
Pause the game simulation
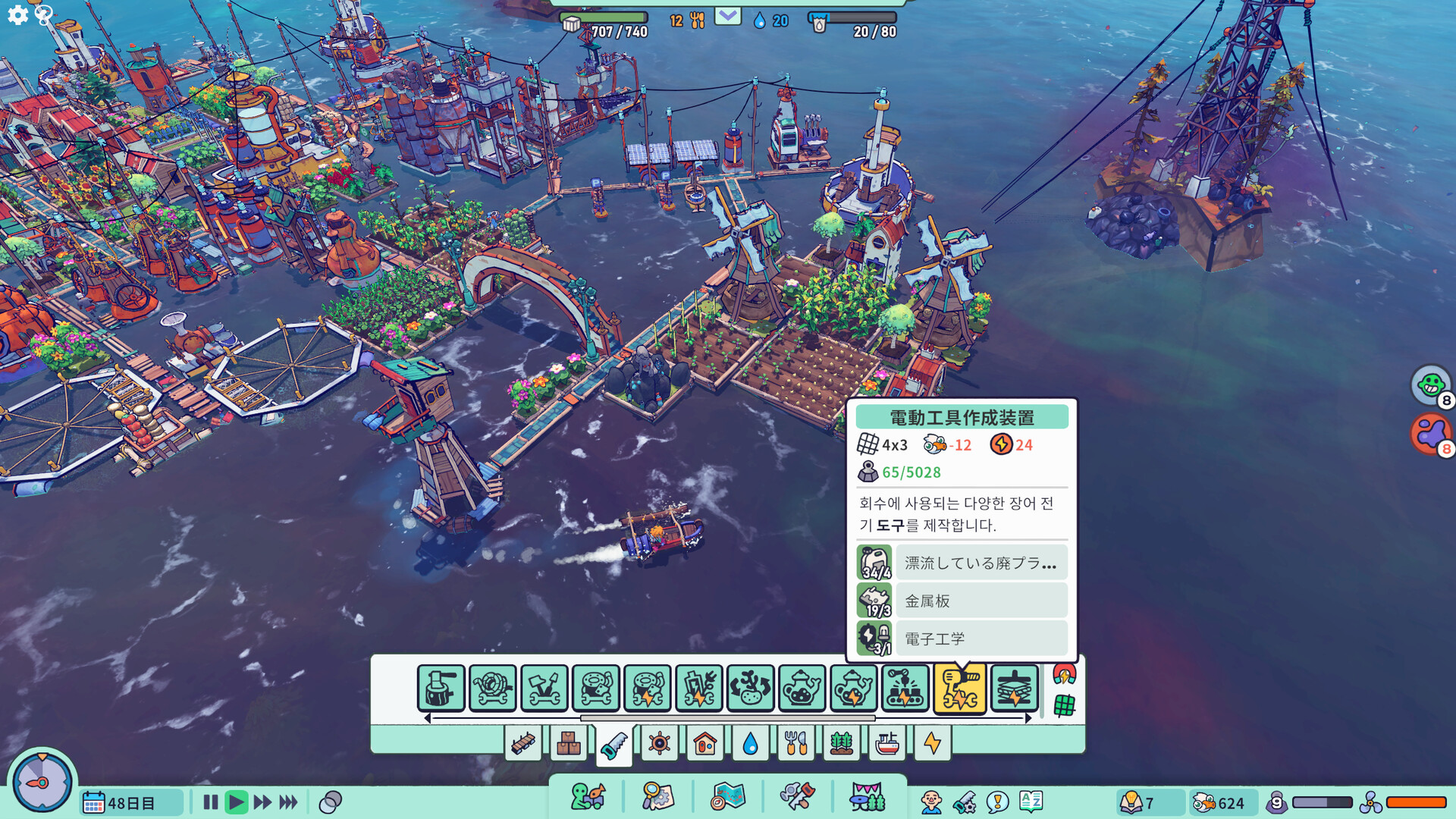click(211, 802)
